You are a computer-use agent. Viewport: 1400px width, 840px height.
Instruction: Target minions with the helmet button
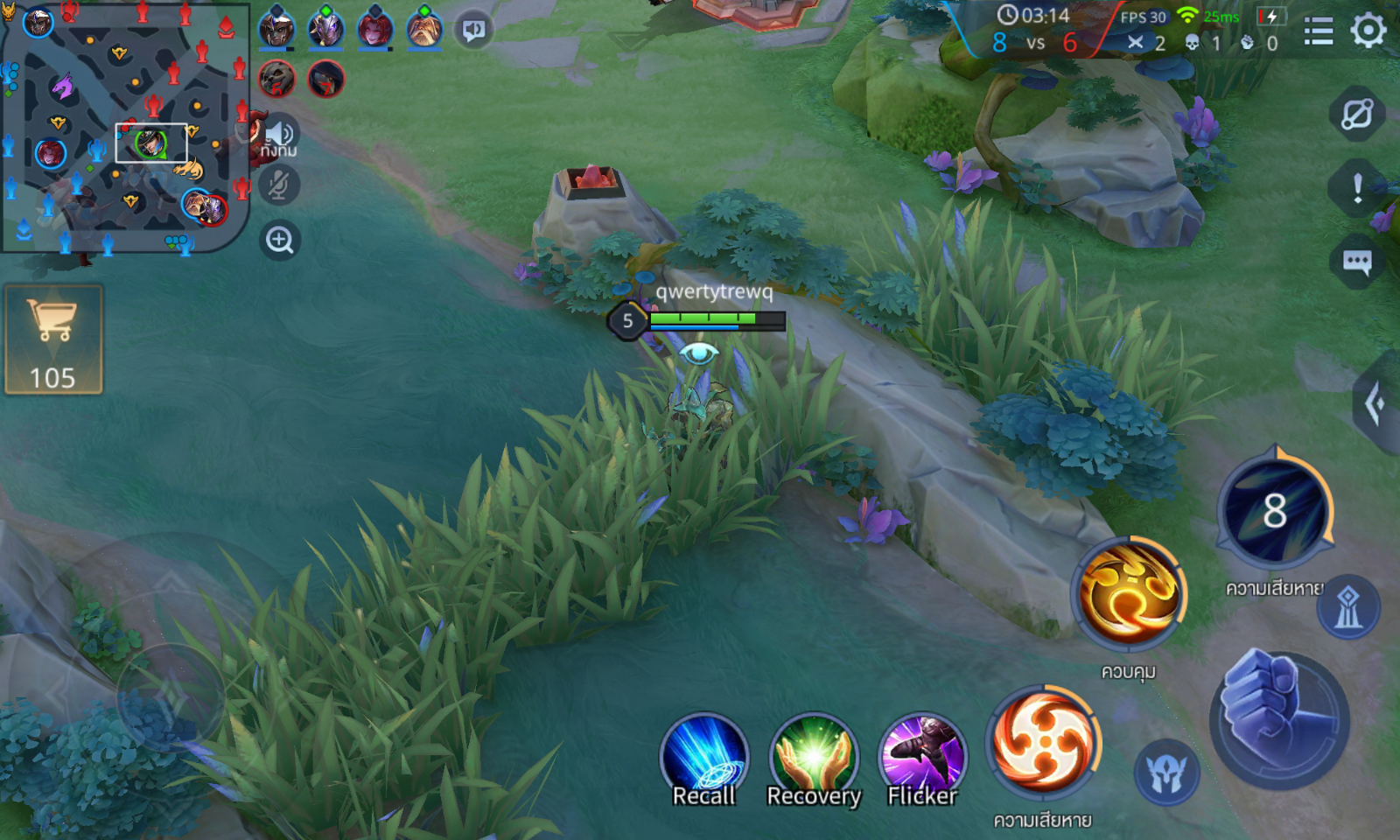click(x=1166, y=773)
